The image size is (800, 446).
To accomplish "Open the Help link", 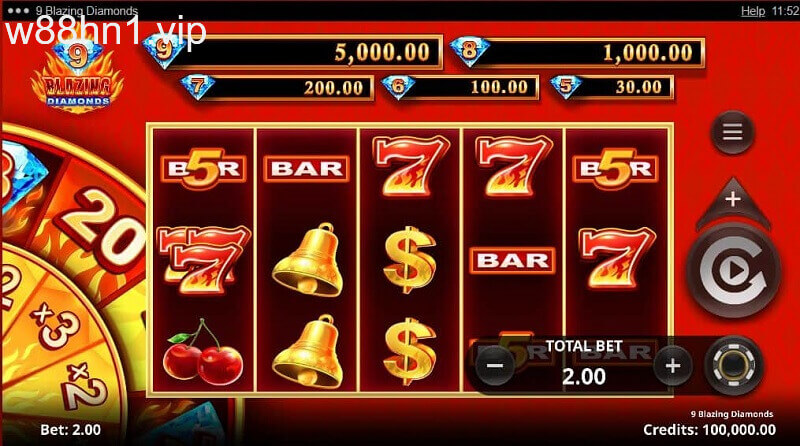I will coord(753,10).
